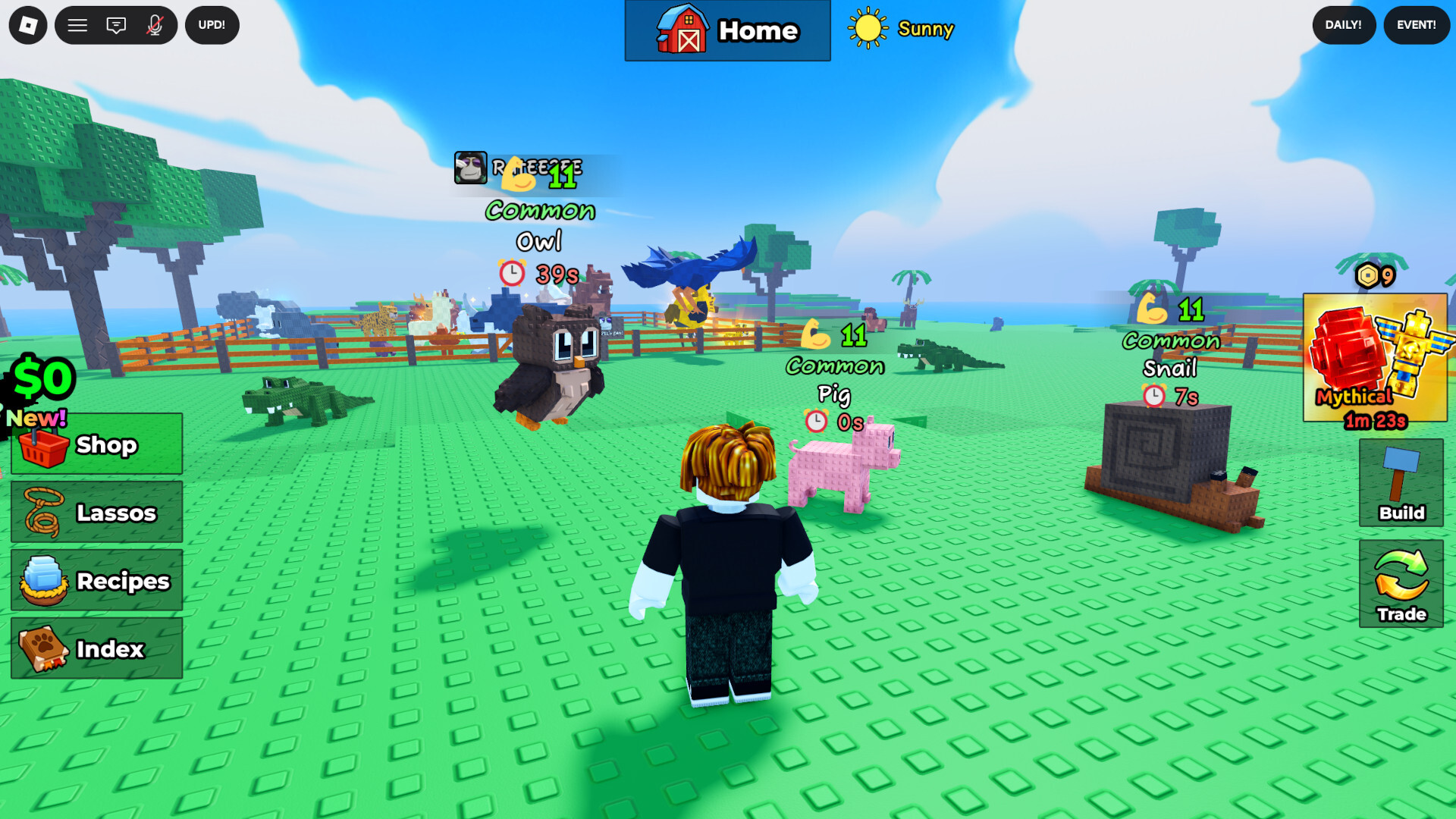Open the EVENT! tab
Viewport: 1456px width, 819px height.
point(1415,25)
